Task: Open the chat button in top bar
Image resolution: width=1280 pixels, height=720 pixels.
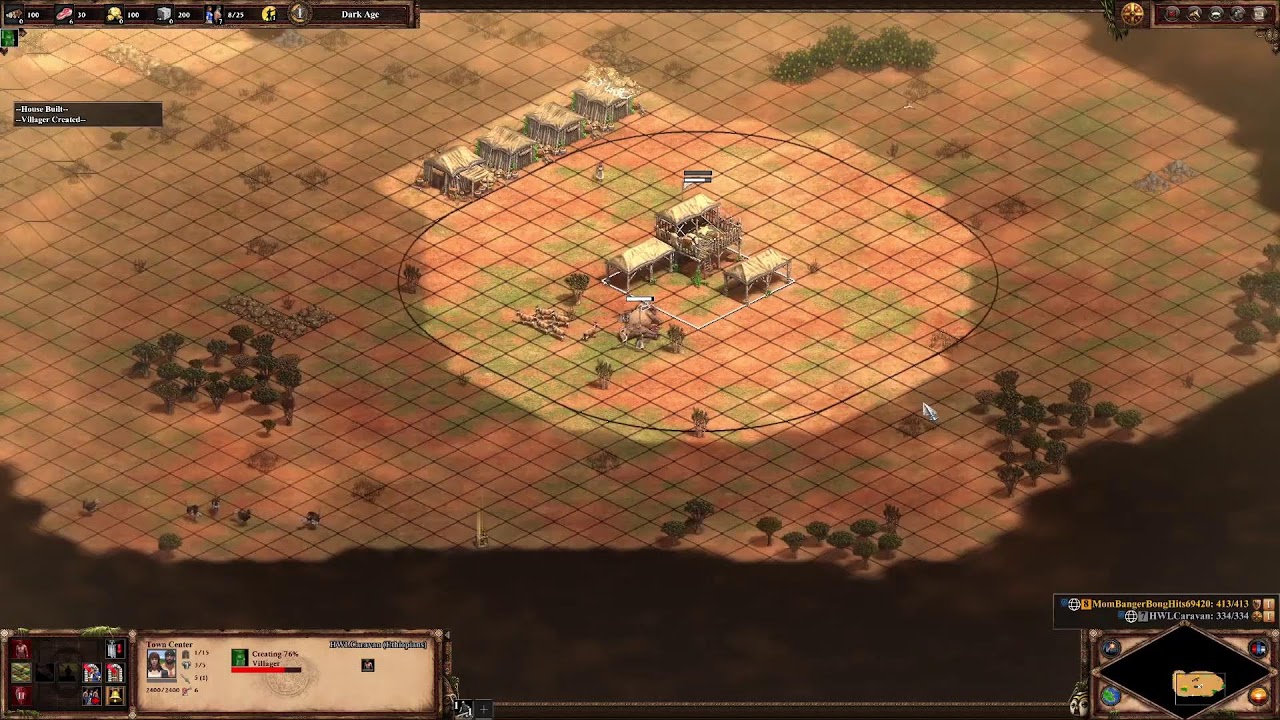Action: 1216,14
